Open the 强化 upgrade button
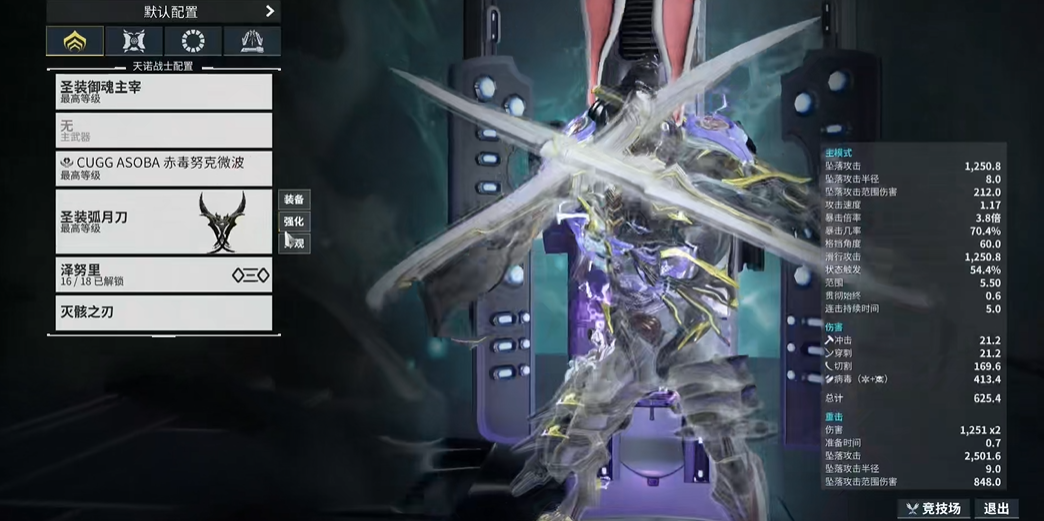The height and width of the screenshot is (521, 1044). [x=294, y=222]
